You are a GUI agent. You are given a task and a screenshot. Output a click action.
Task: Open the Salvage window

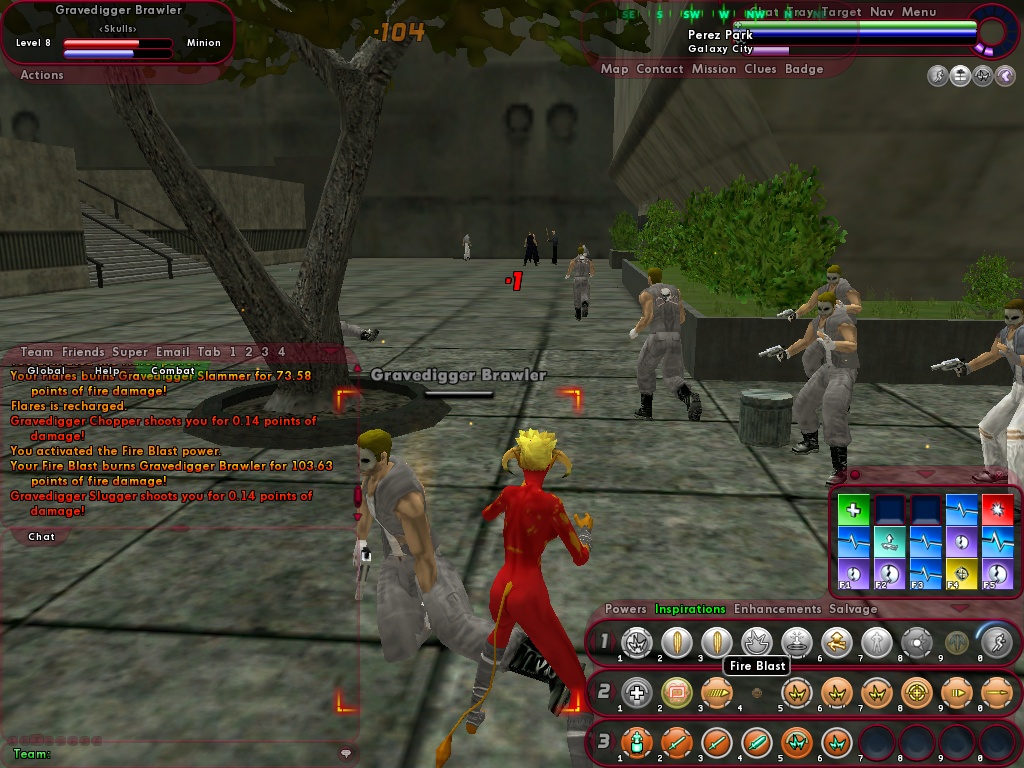click(x=853, y=609)
